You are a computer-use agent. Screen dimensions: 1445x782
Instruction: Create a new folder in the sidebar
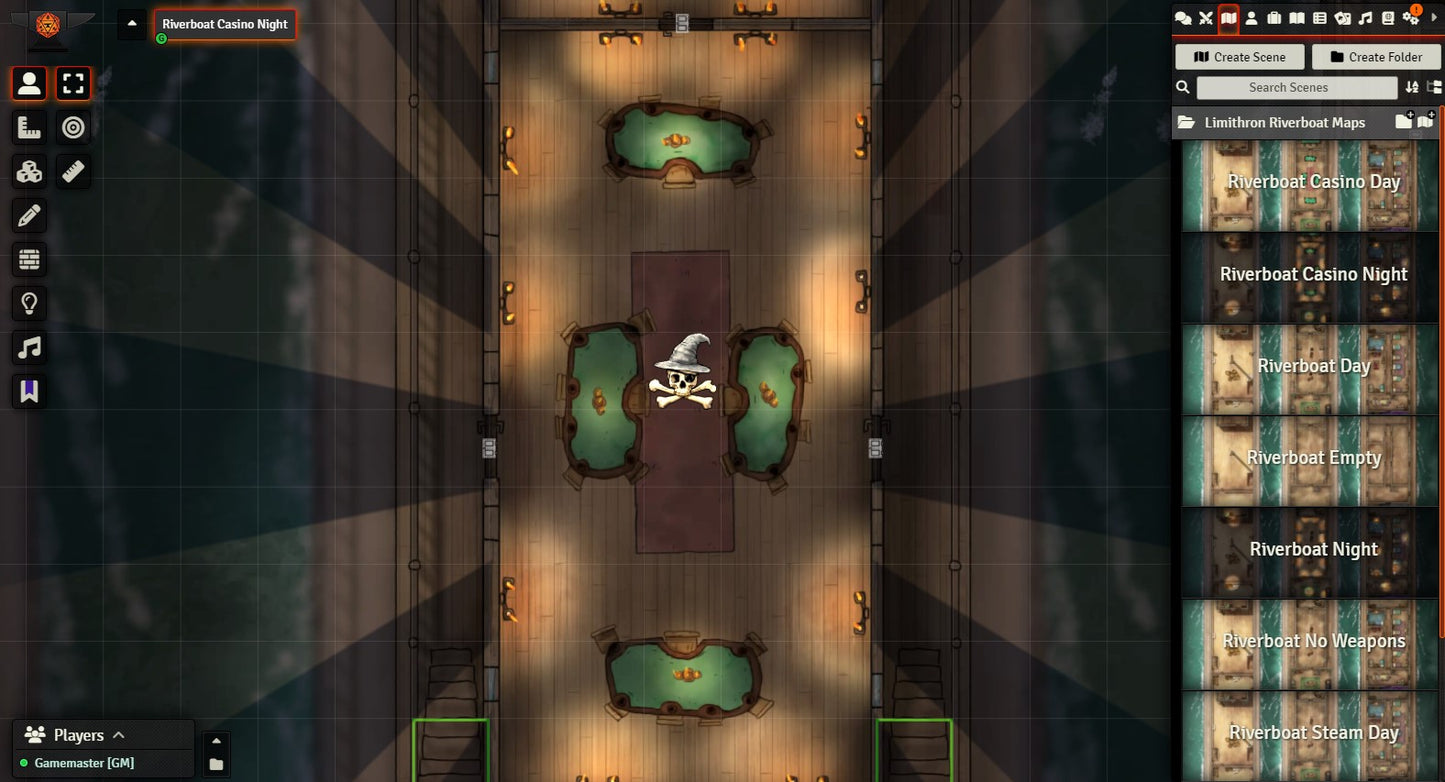tap(1373, 57)
